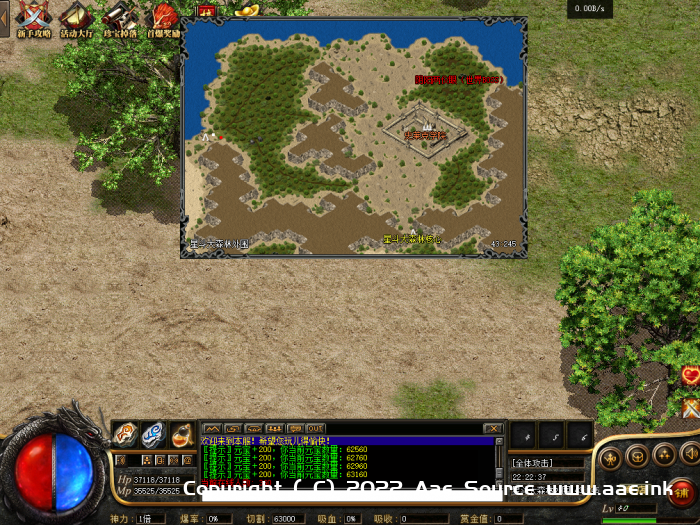Select the blue swirl skill slot
The width and height of the screenshot is (700, 525).
153,434
